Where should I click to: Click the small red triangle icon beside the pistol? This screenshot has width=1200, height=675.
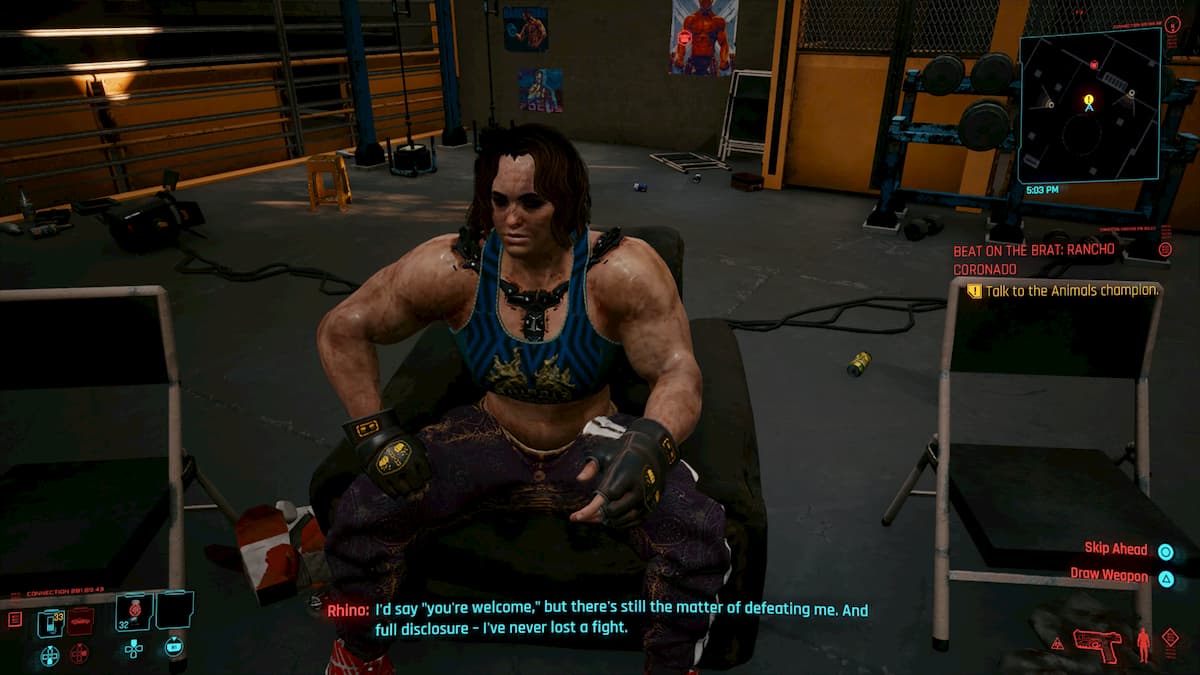(x=1056, y=643)
